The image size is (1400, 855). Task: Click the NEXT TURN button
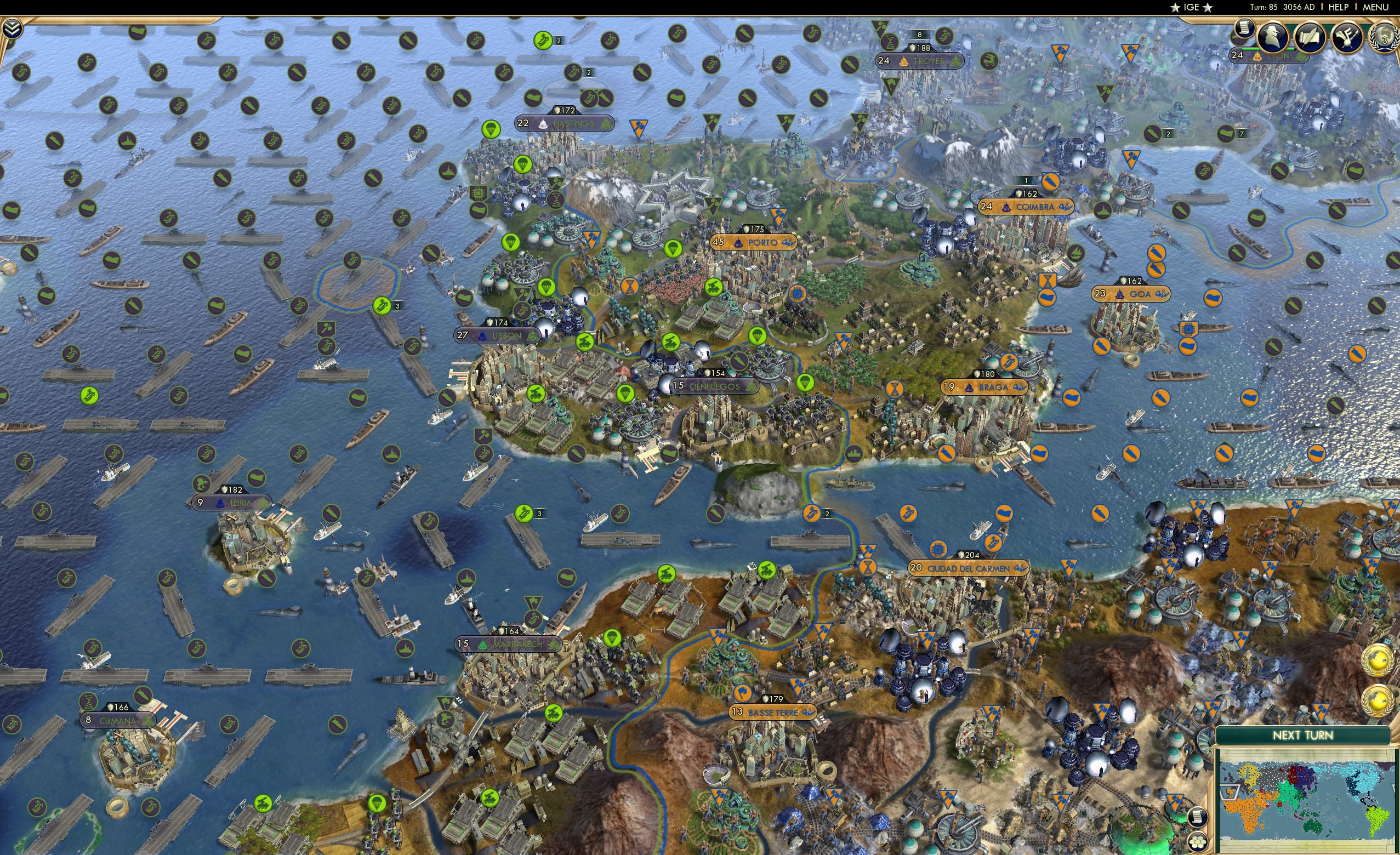pyautogui.click(x=1305, y=734)
